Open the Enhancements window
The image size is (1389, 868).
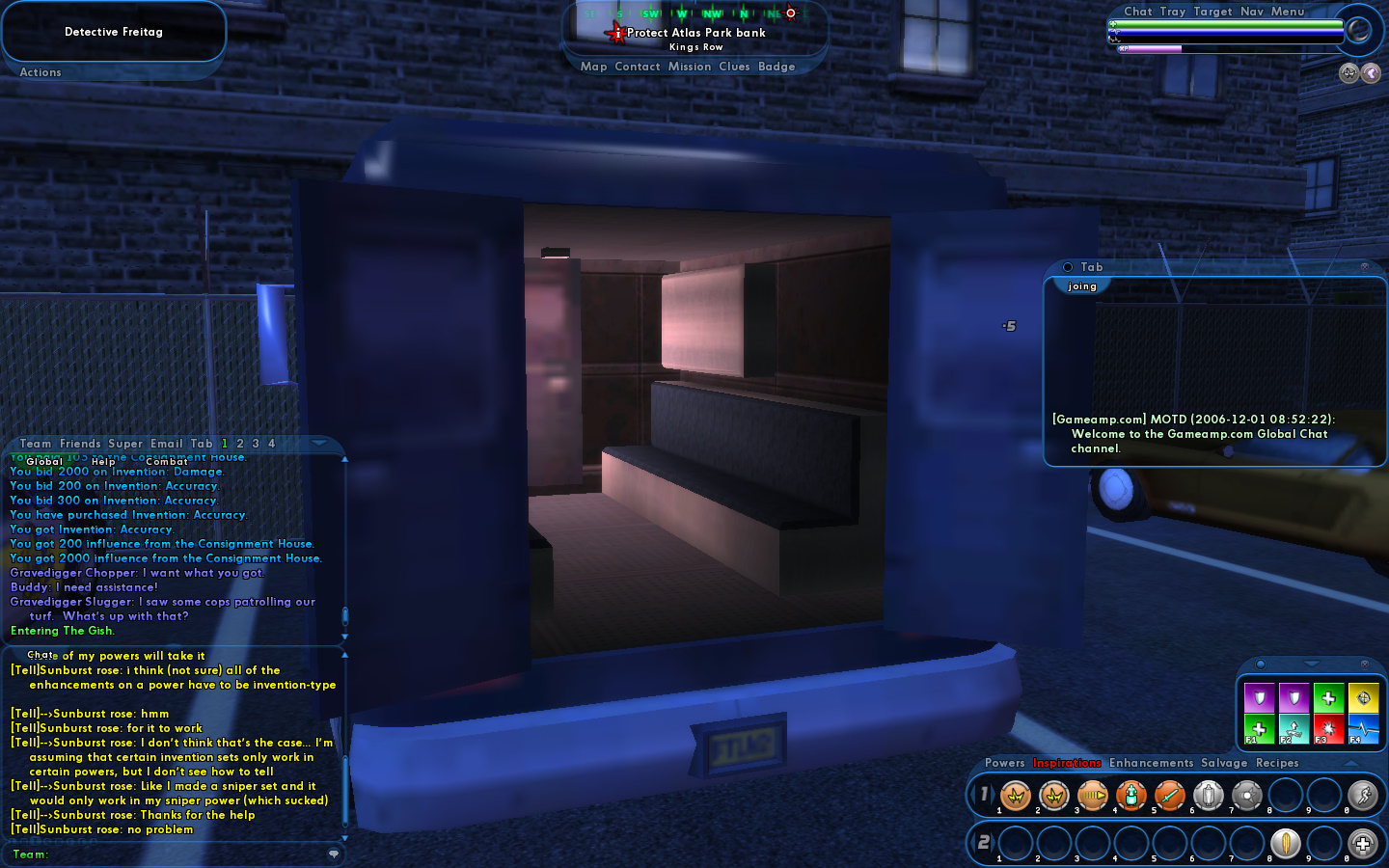click(1151, 763)
